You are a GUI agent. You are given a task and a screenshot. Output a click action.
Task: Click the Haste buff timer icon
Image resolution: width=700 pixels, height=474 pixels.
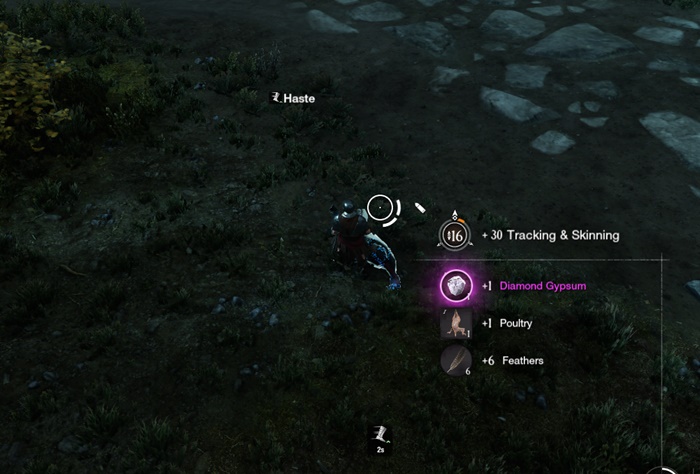pyautogui.click(x=380, y=435)
